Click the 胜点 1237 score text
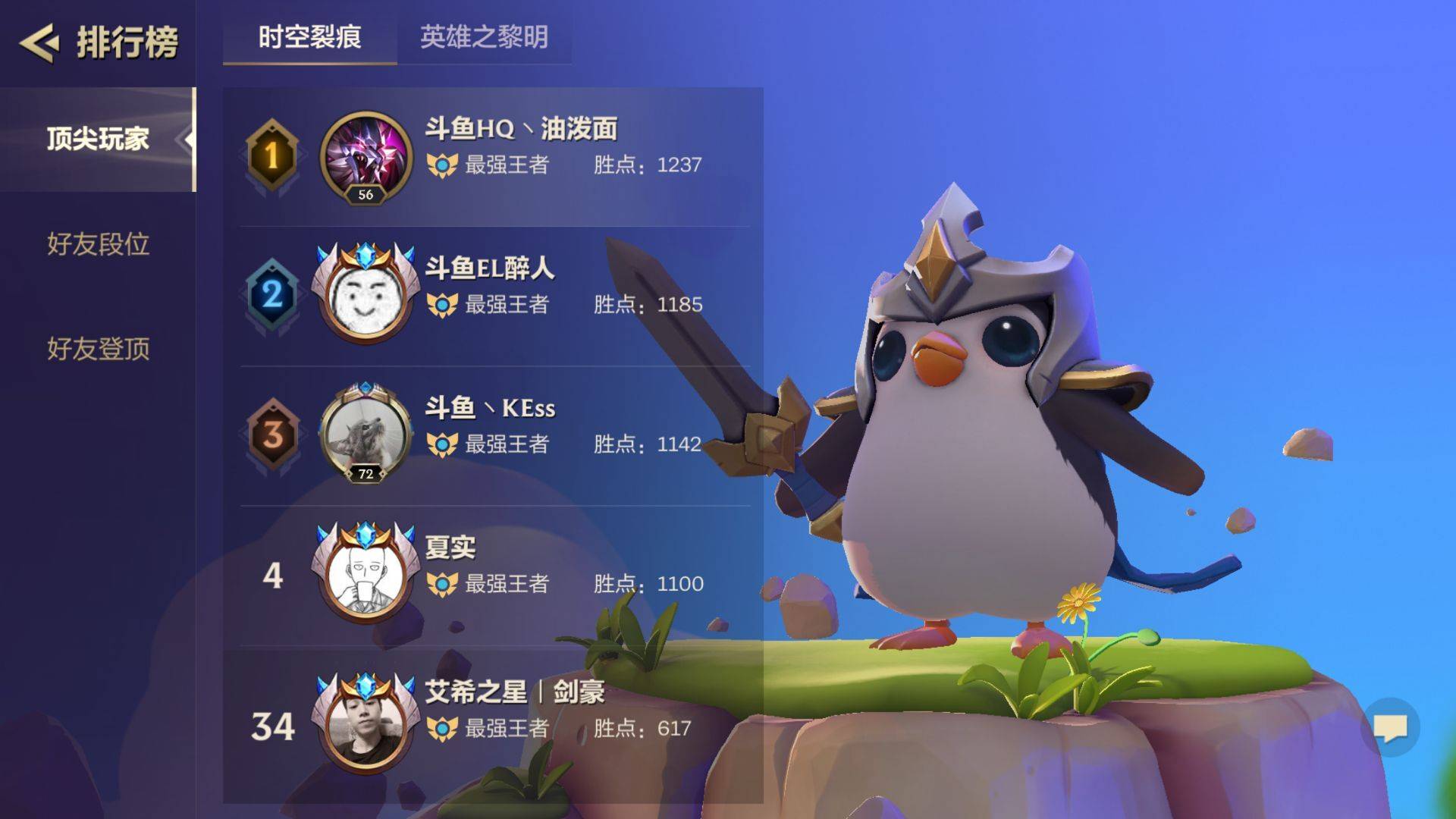 pyautogui.click(x=651, y=166)
